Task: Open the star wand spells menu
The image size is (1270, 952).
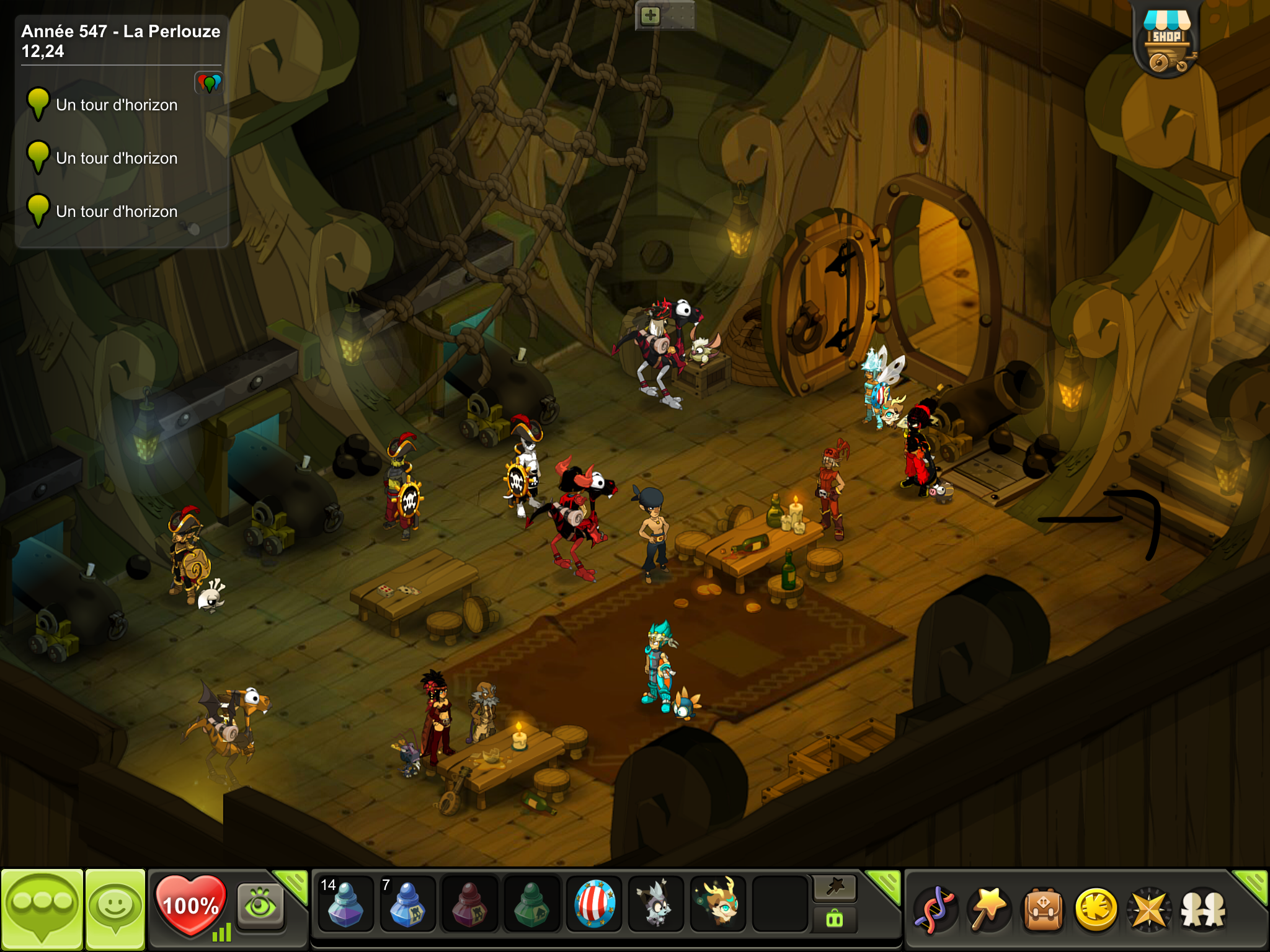Action: [x=988, y=910]
